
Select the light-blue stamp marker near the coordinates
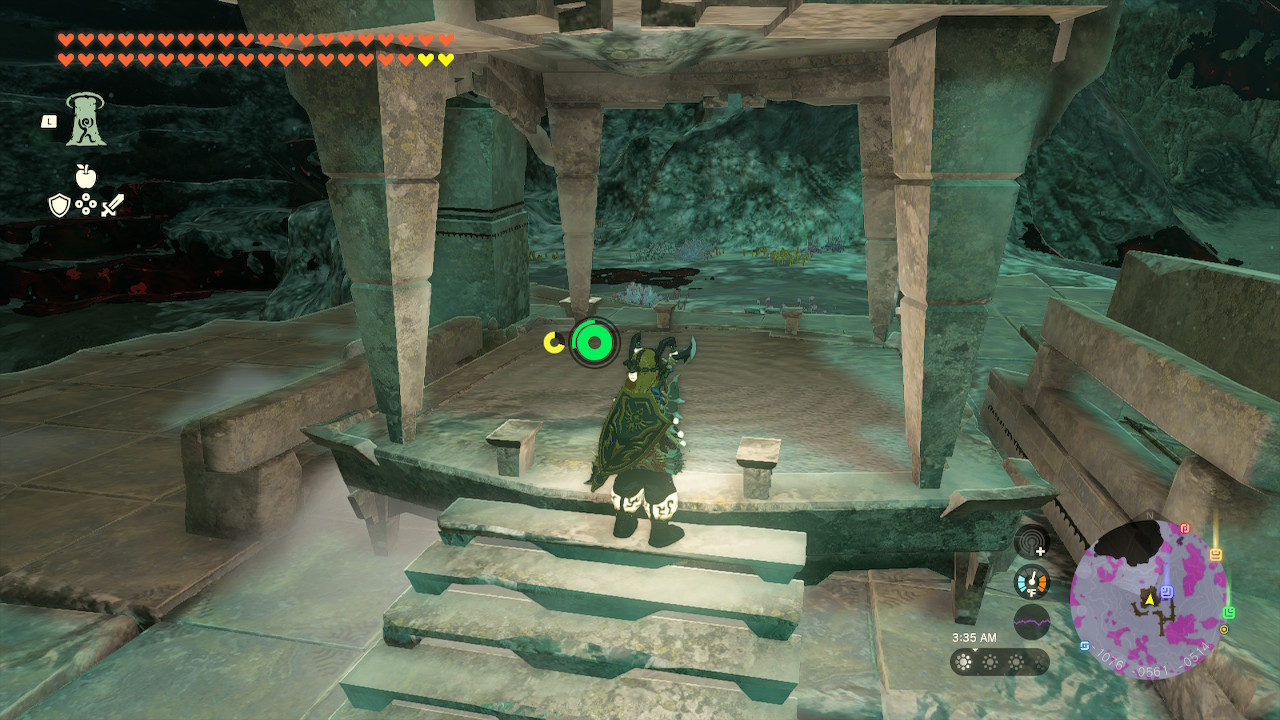pos(1085,645)
